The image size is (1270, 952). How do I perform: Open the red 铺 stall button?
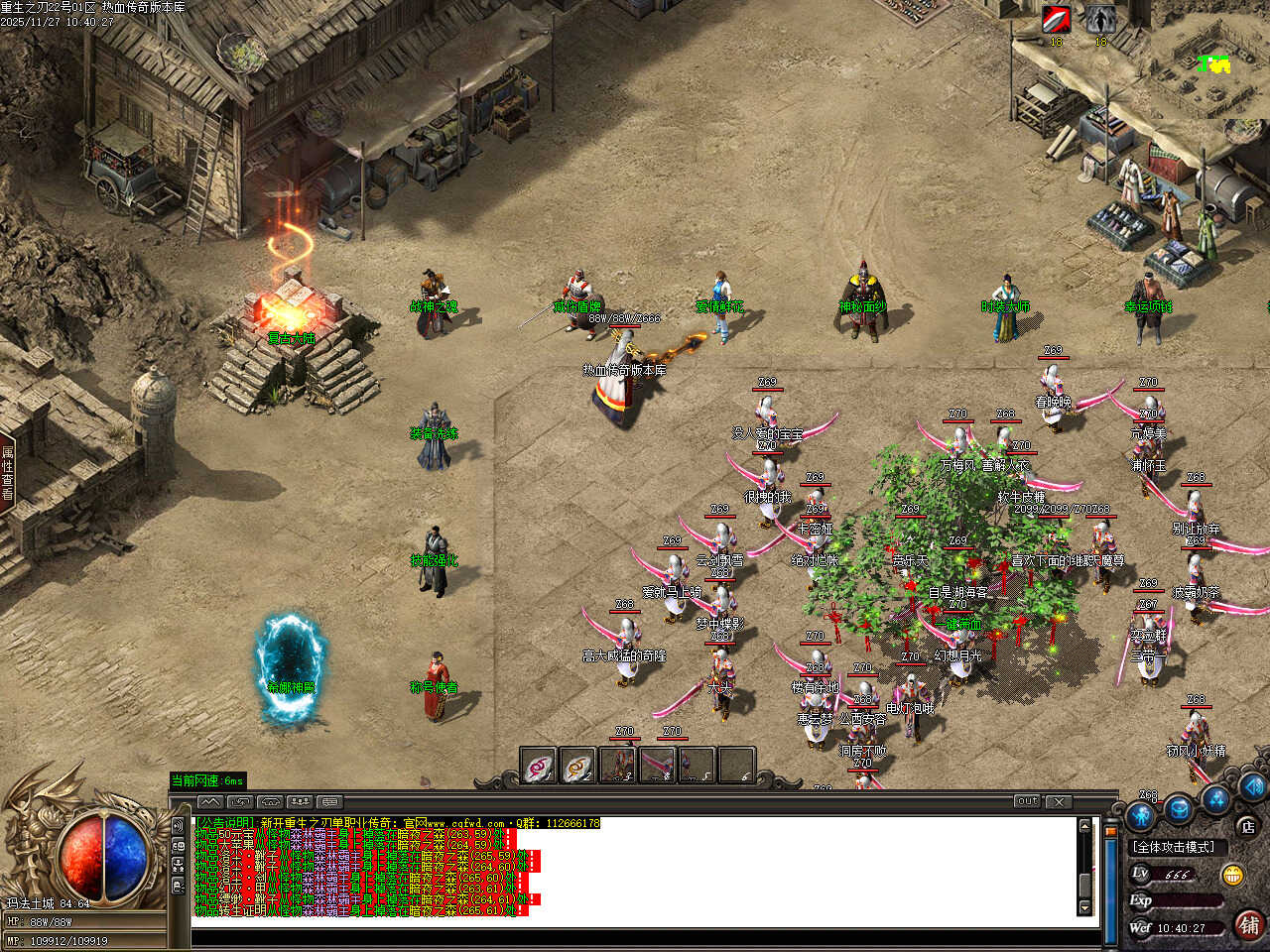click(x=1248, y=925)
